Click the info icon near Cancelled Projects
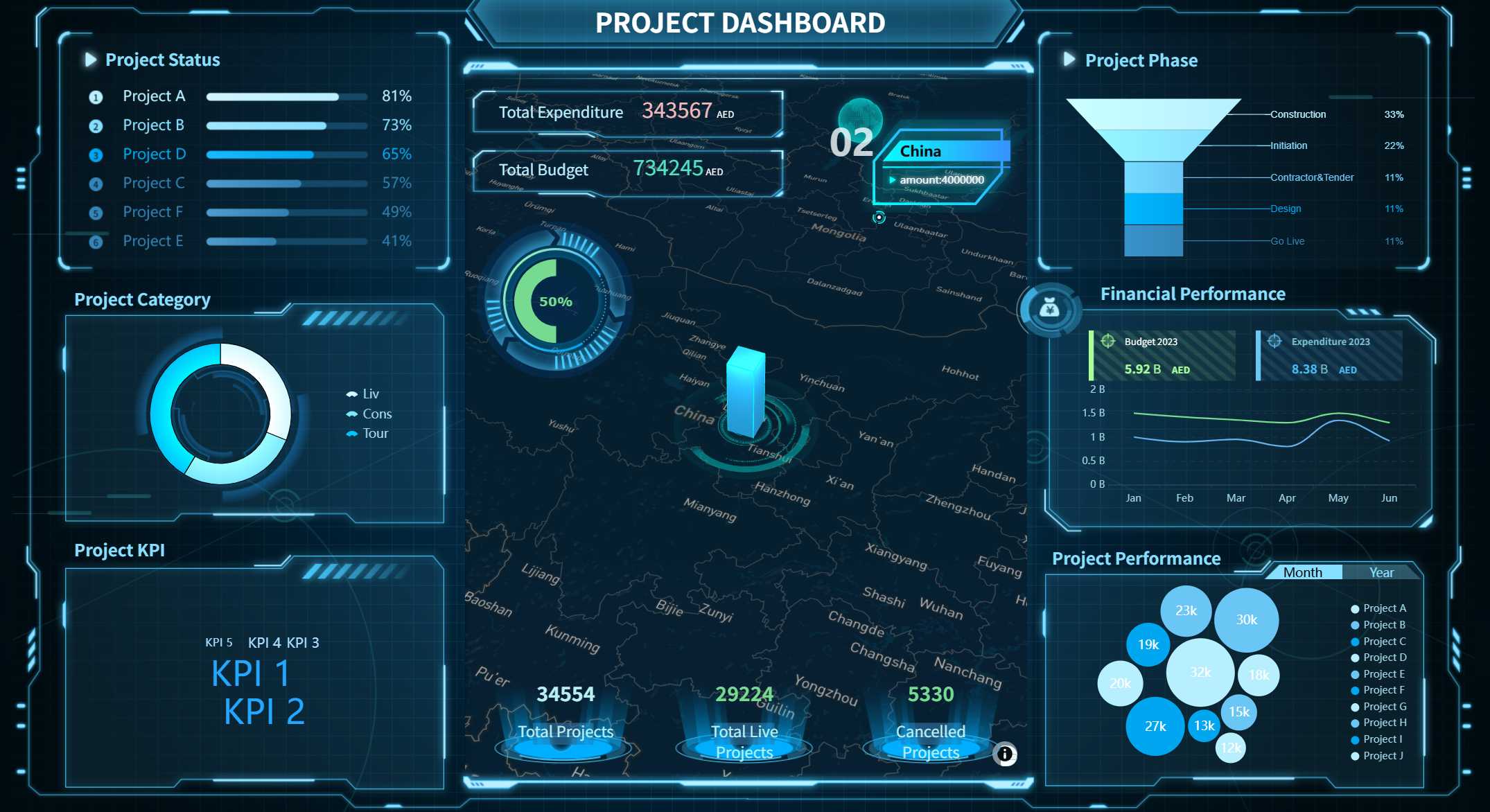This screenshot has width=1490, height=812. click(x=1006, y=753)
